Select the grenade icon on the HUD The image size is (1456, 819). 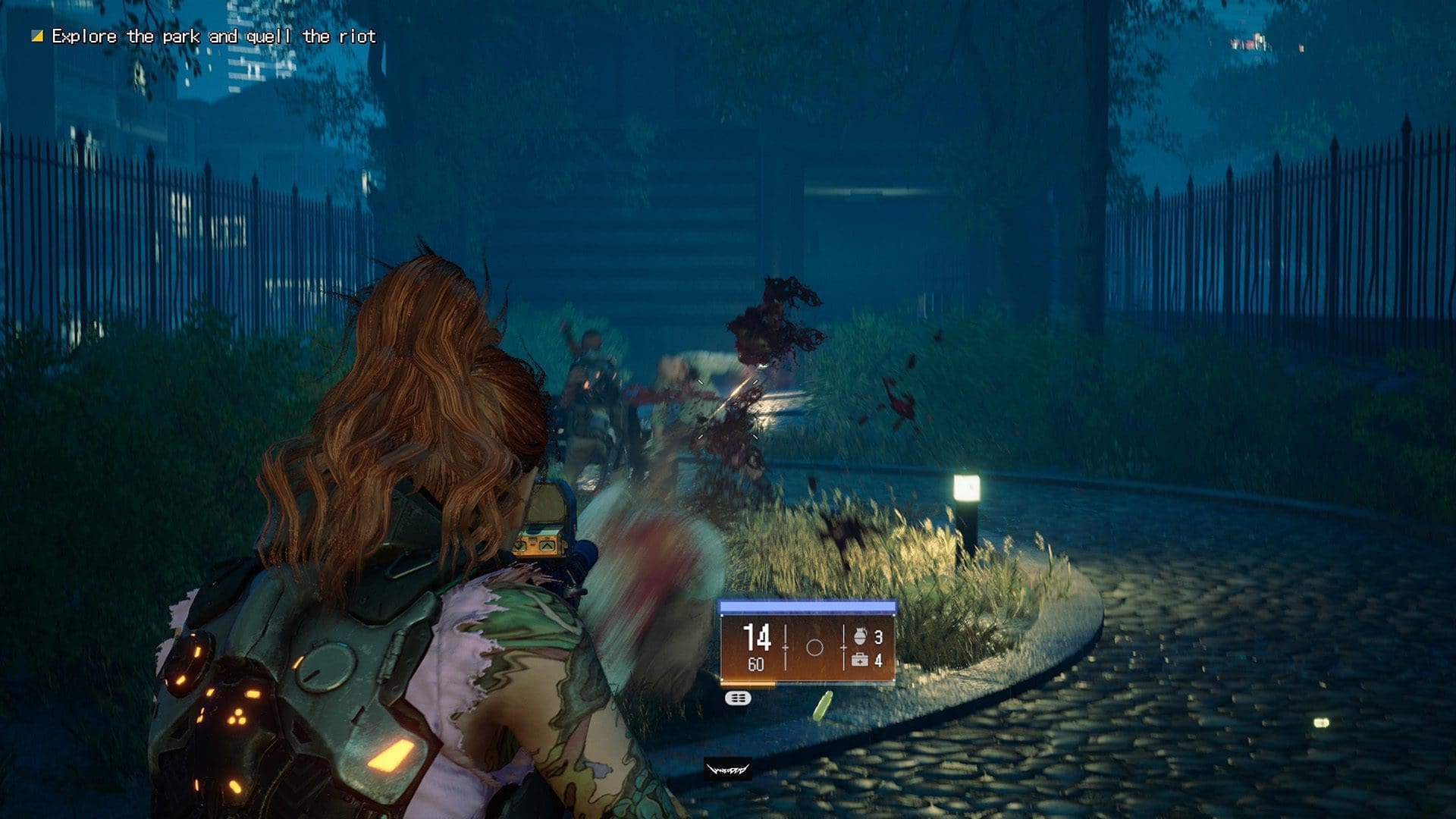point(859,636)
